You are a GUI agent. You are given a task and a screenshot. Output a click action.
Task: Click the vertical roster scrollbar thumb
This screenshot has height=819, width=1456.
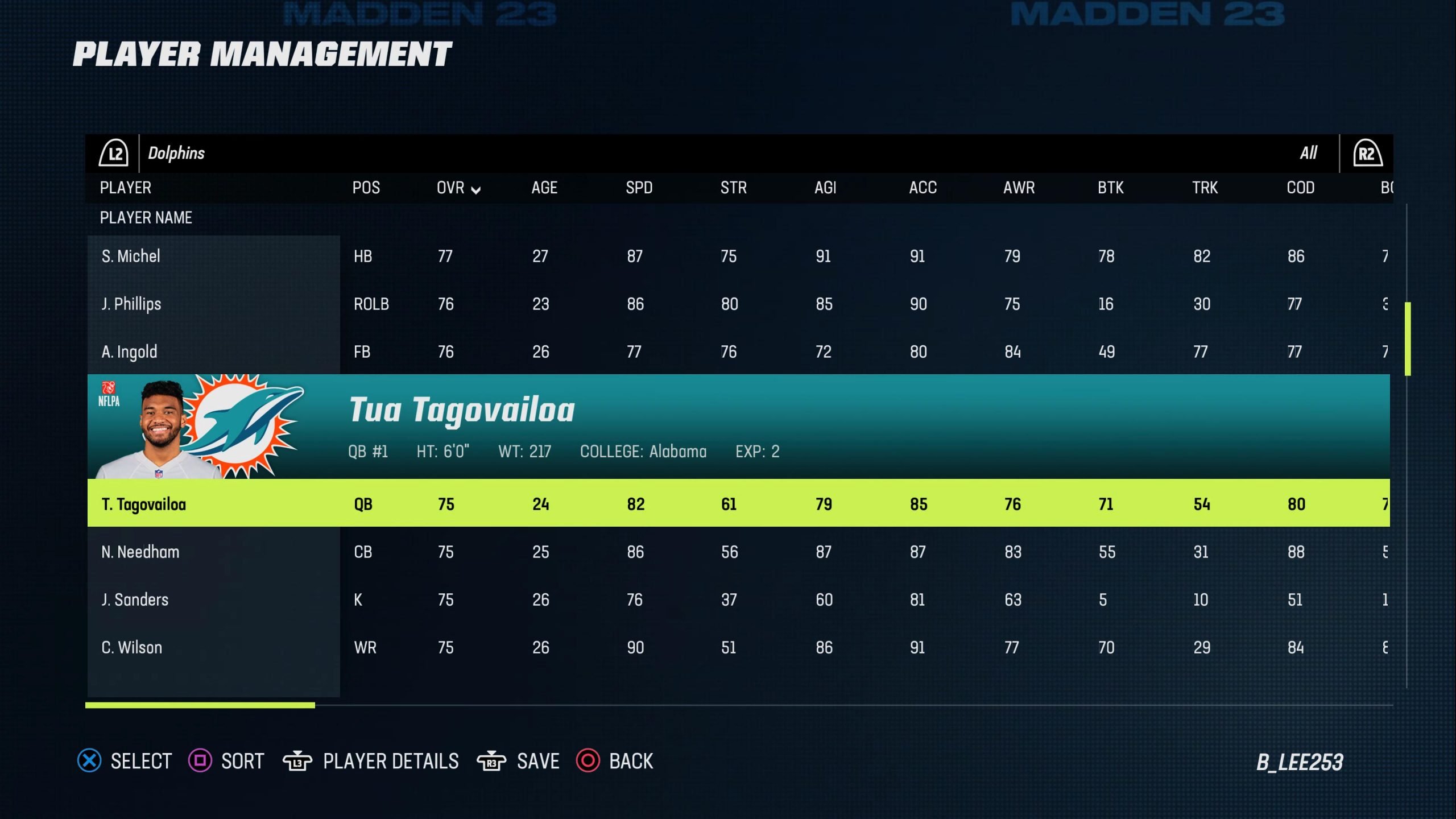[1408, 339]
